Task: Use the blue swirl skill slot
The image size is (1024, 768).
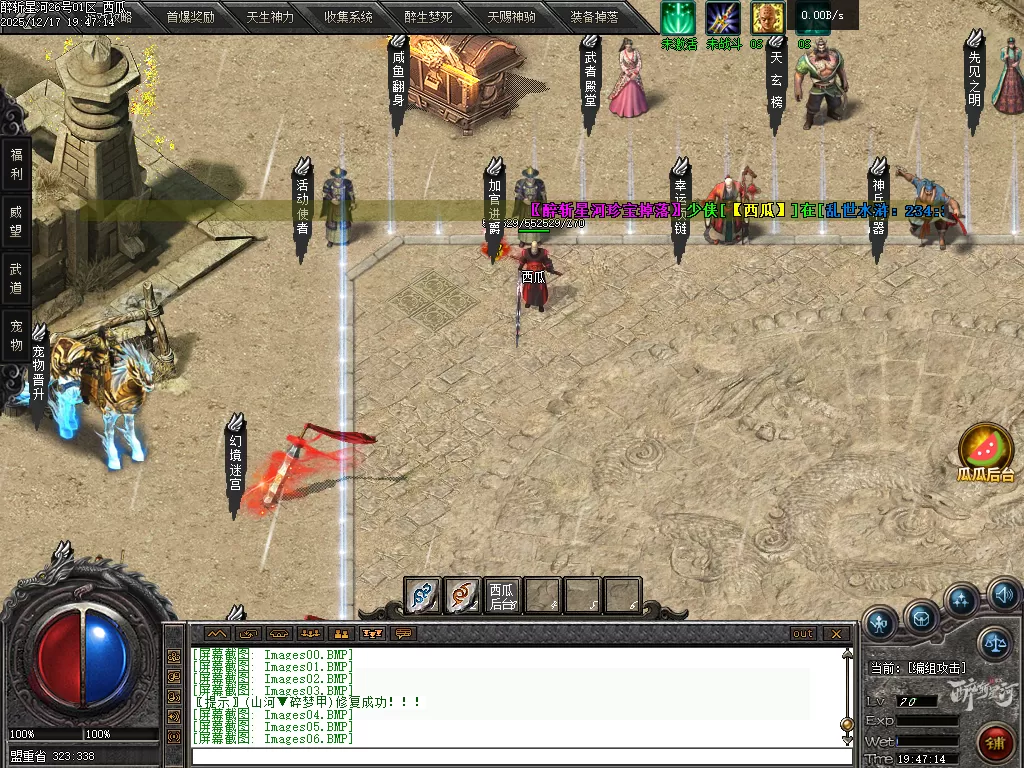Action: [423, 596]
